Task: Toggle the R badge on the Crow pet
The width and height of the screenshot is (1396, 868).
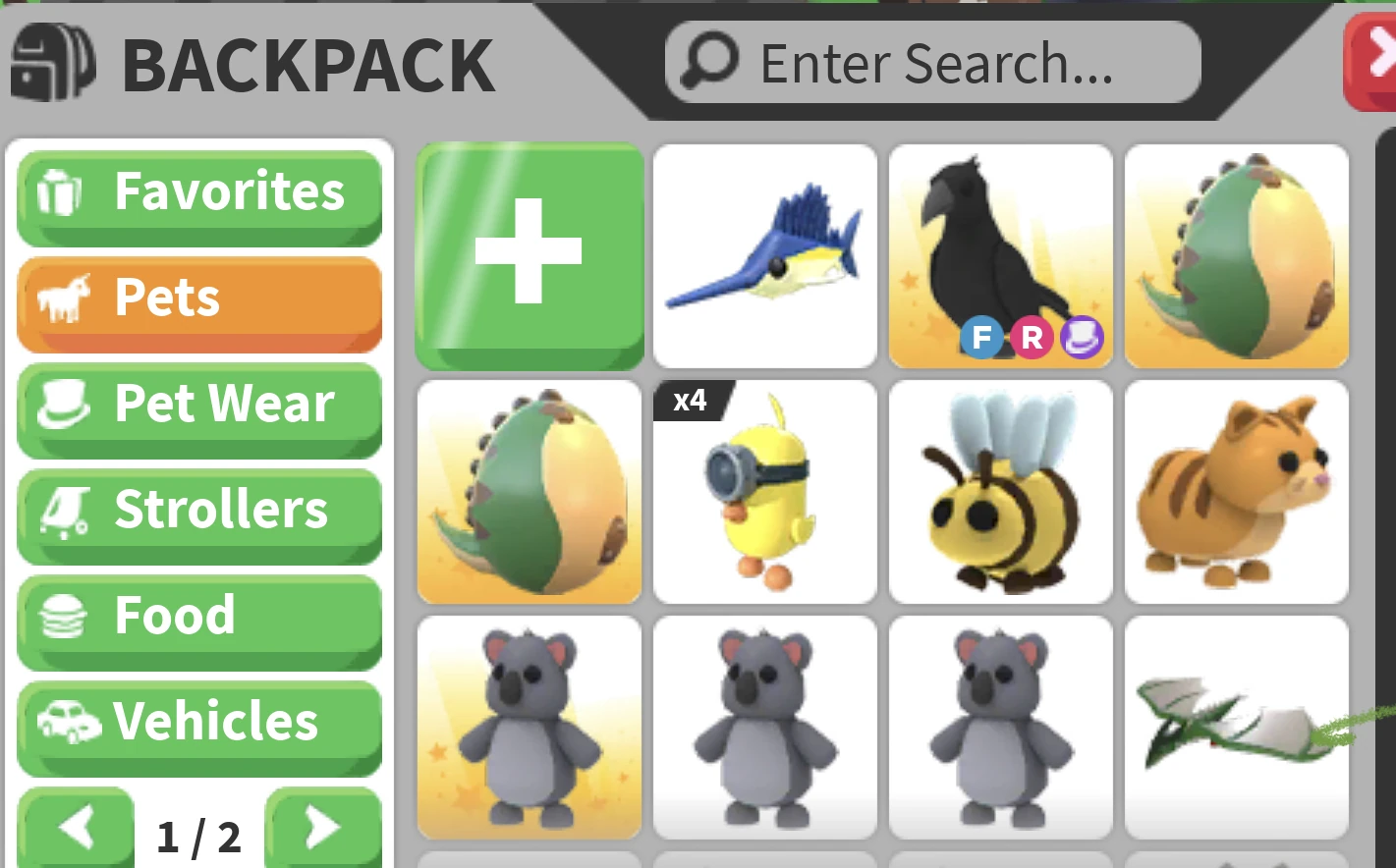Action: (1030, 339)
